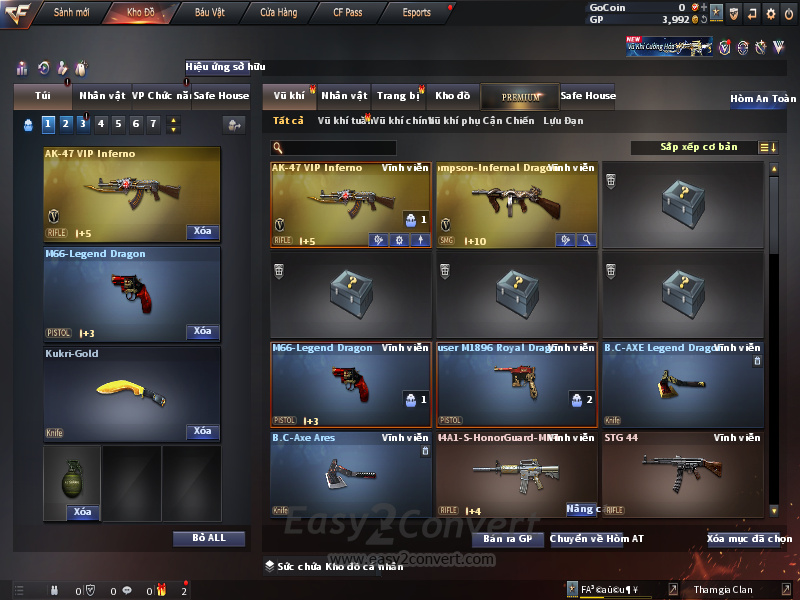Click the Xóa mục đã chọn button
Screen dimensions: 800x600
(749, 539)
